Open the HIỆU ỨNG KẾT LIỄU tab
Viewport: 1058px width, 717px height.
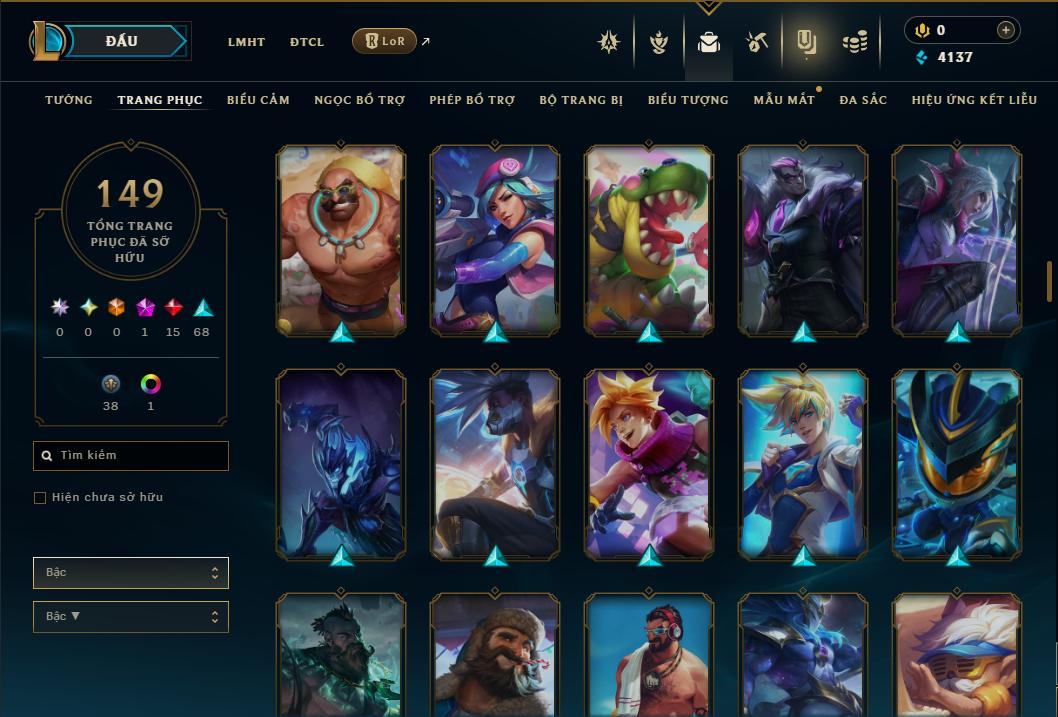click(974, 100)
